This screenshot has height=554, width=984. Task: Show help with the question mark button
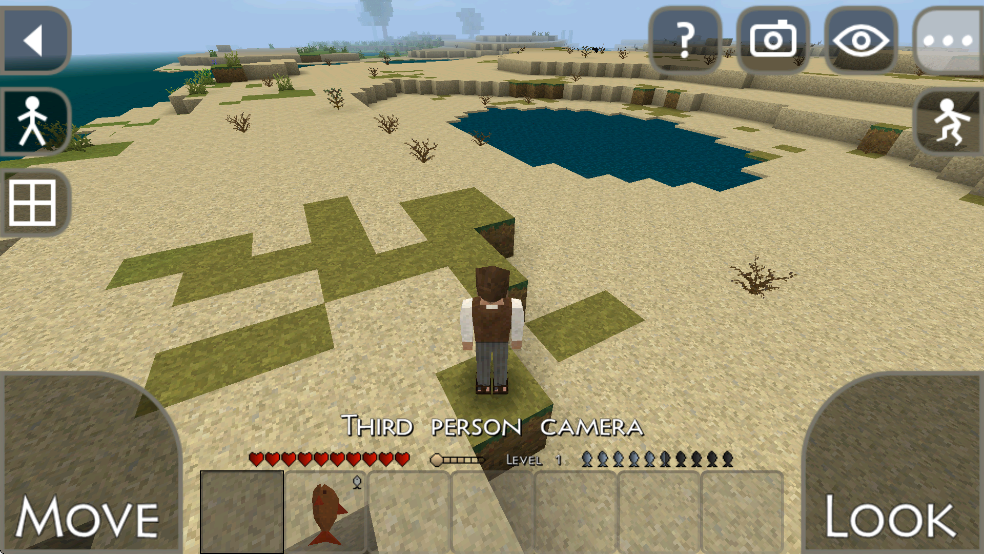click(685, 41)
